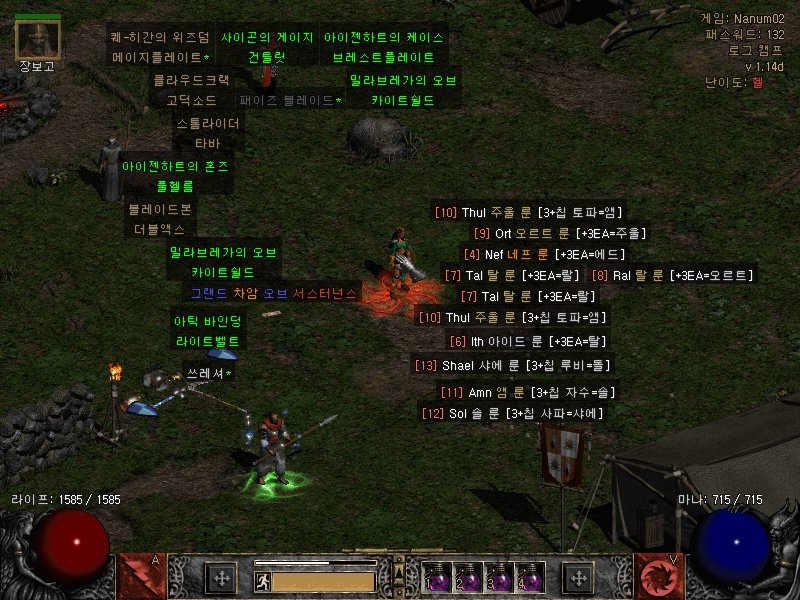Use the purple potion in belt slot 3

498,577
